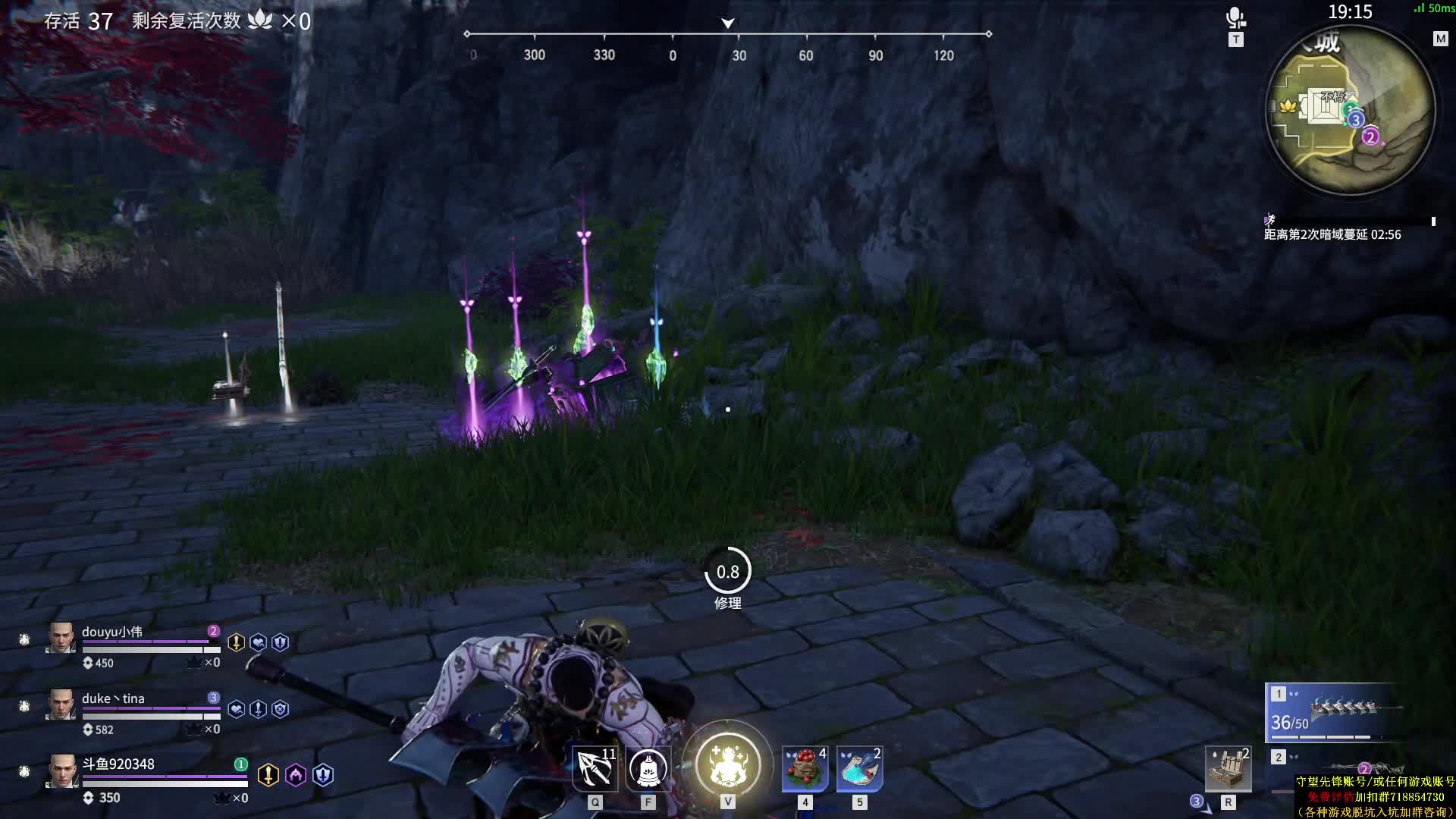Screen dimensions: 1456x819
Task: Select teammate douyu小伟's portrait
Action: click(x=61, y=639)
